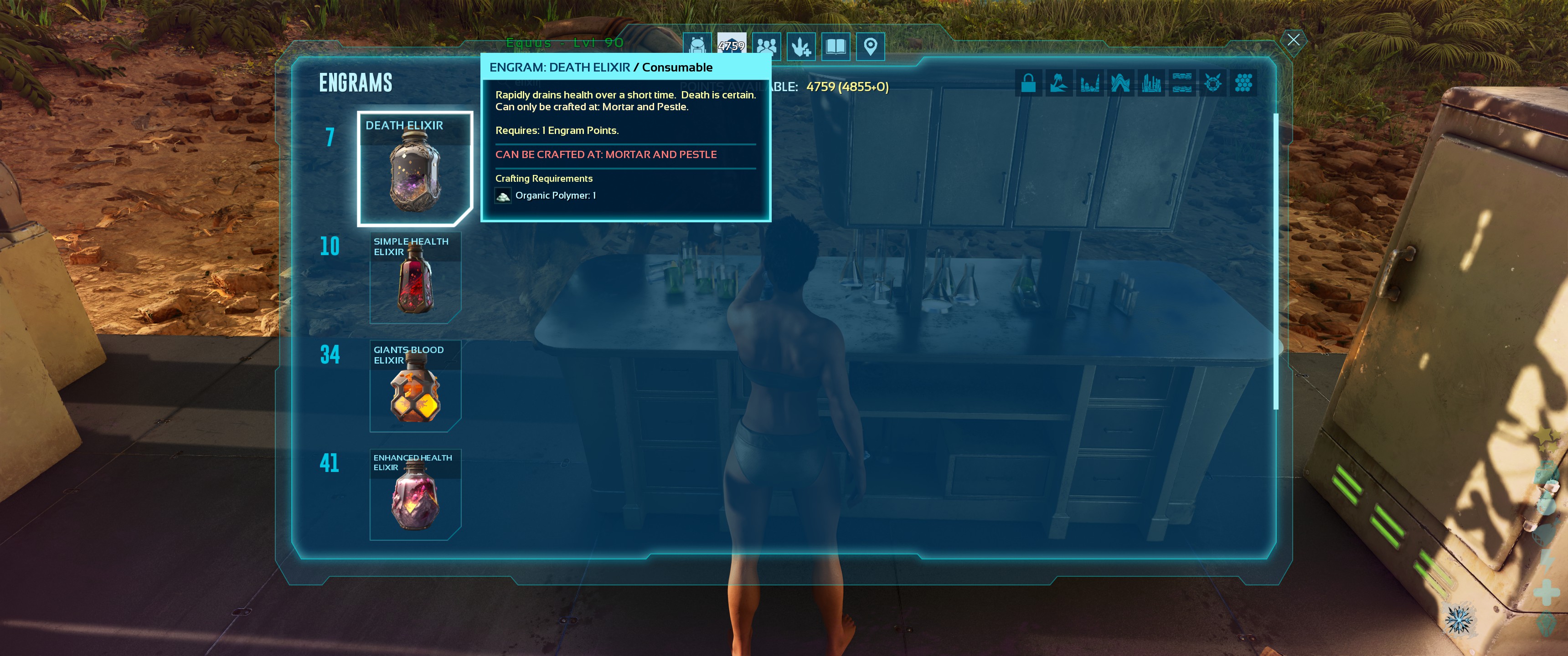Select the Death Elixir engram
Image resolution: width=1568 pixels, height=656 pixels.
(x=414, y=169)
